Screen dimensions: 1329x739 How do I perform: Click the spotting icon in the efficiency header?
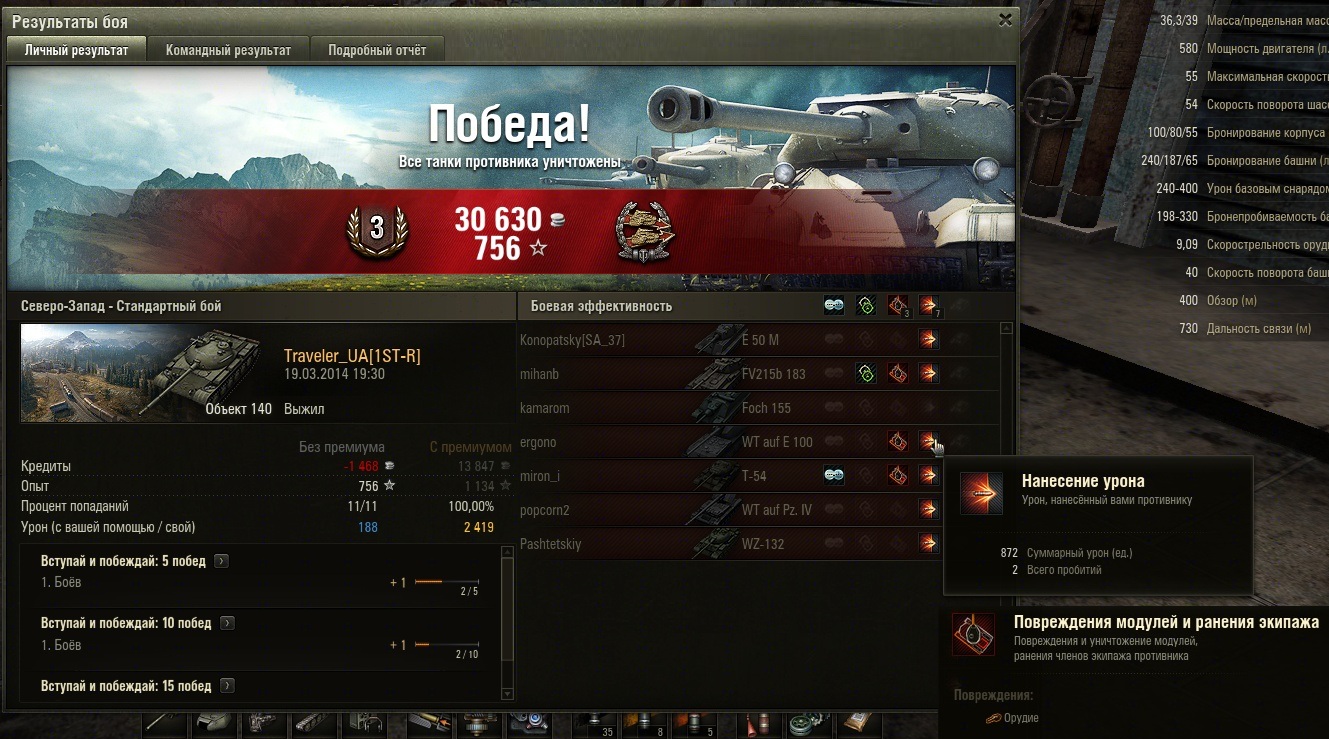(x=834, y=306)
